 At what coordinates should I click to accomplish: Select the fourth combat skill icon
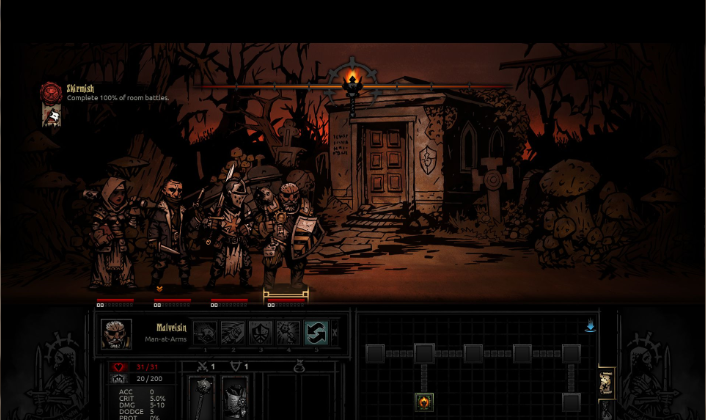(289, 334)
